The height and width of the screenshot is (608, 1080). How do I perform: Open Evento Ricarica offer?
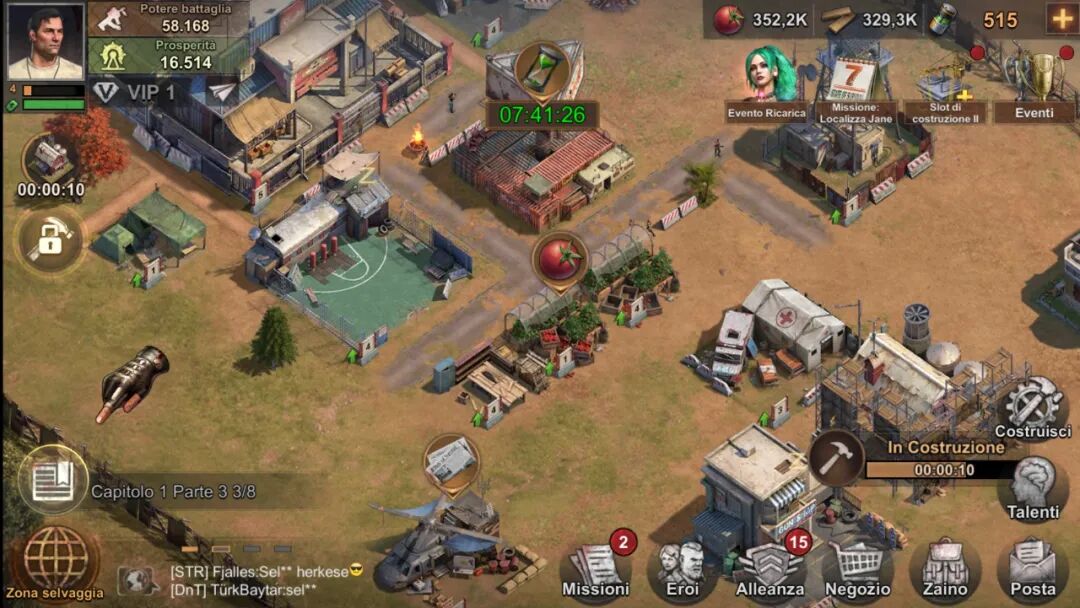click(768, 80)
